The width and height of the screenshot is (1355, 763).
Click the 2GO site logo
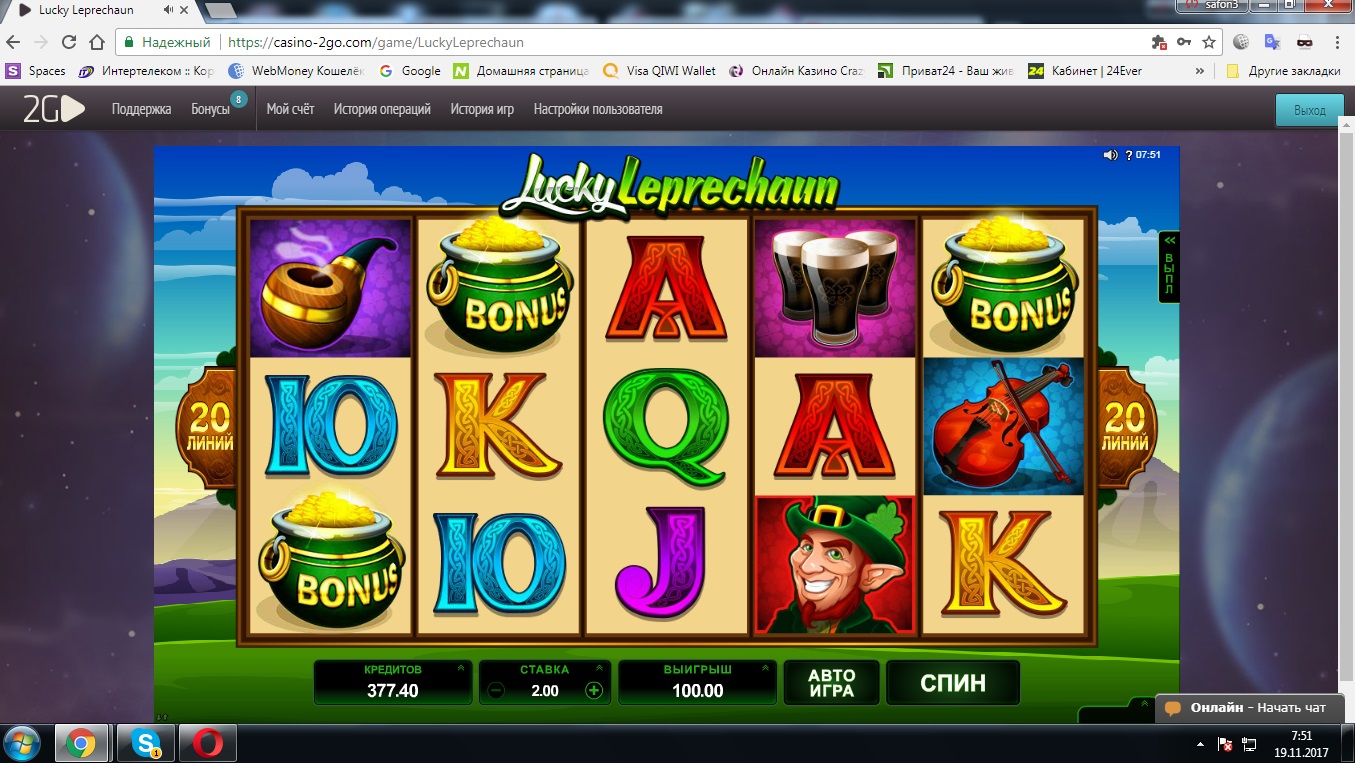54,109
